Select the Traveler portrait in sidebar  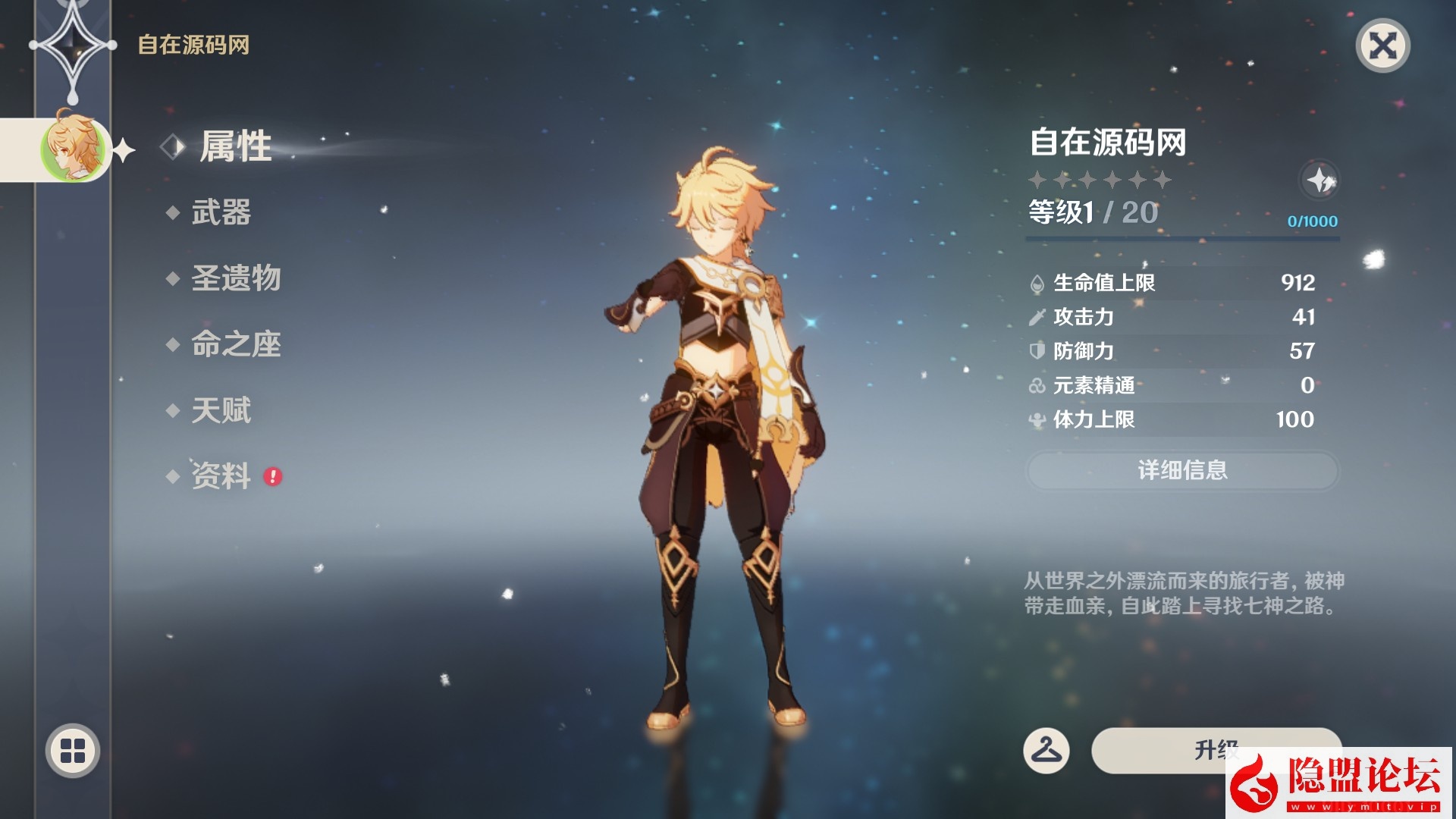click(x=74, y=149)
